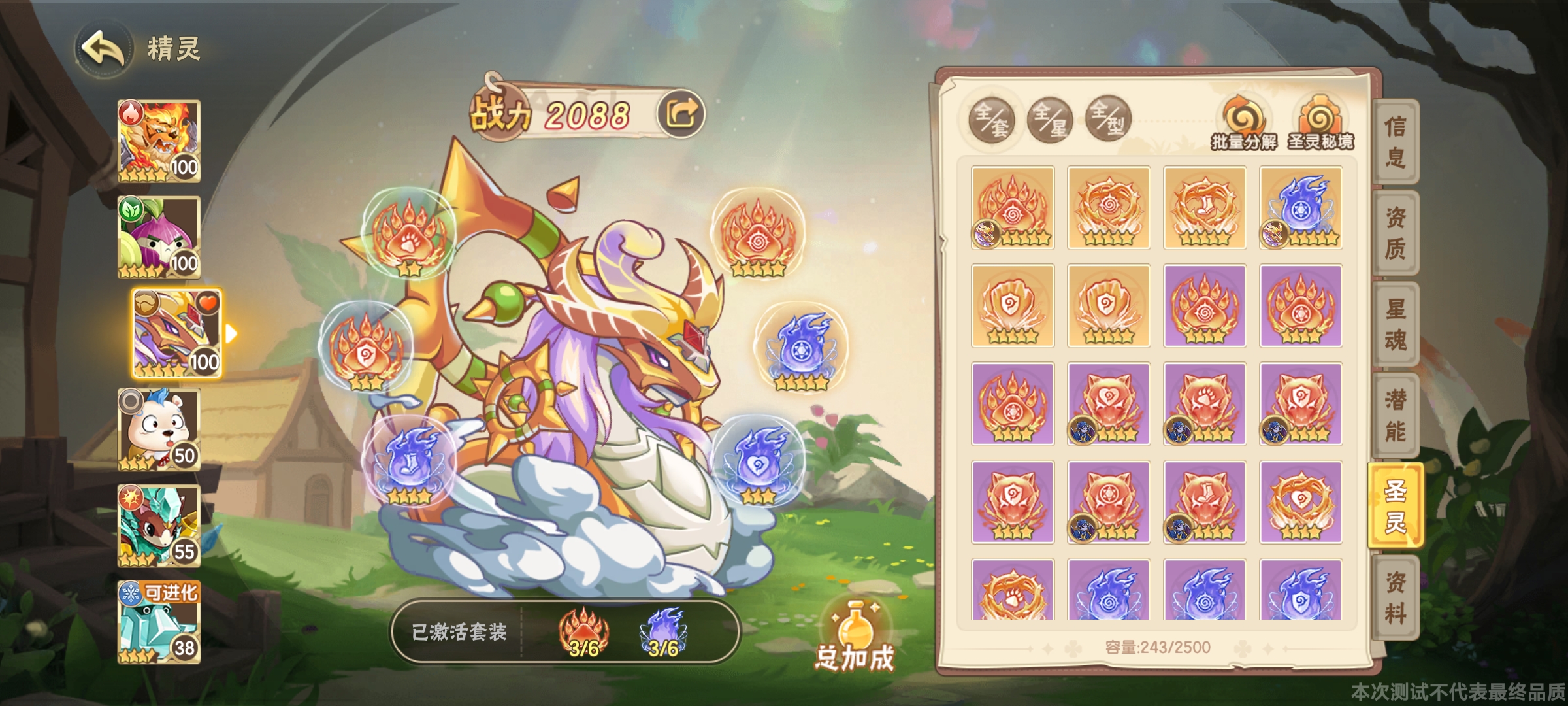Go back using the arrow button
Screen dimensions: 1568x706
(x=103, y=48)
